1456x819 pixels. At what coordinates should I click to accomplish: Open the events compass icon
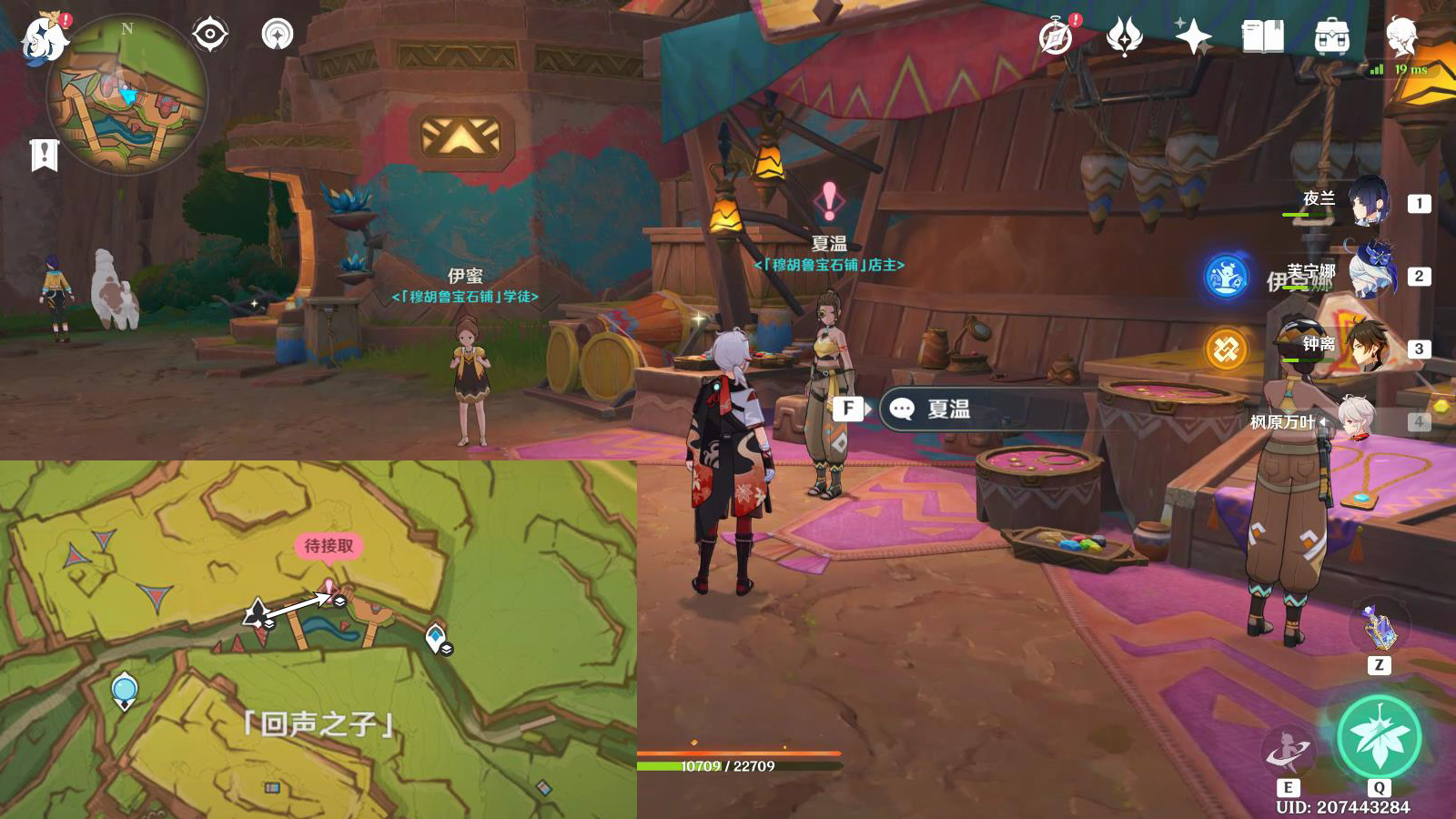pos(1057,36)
